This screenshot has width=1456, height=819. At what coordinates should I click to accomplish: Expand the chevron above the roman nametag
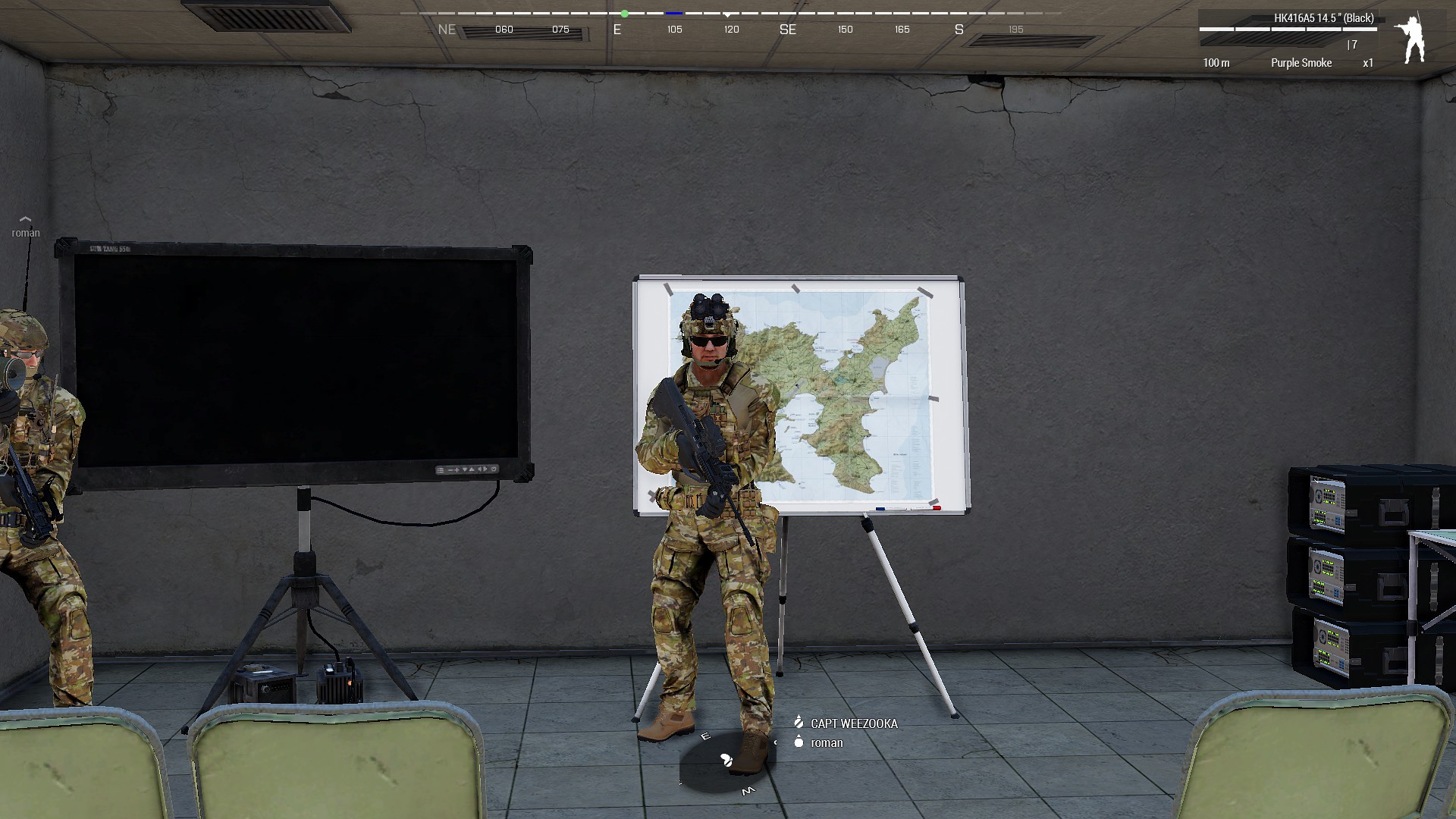(25, 221)
